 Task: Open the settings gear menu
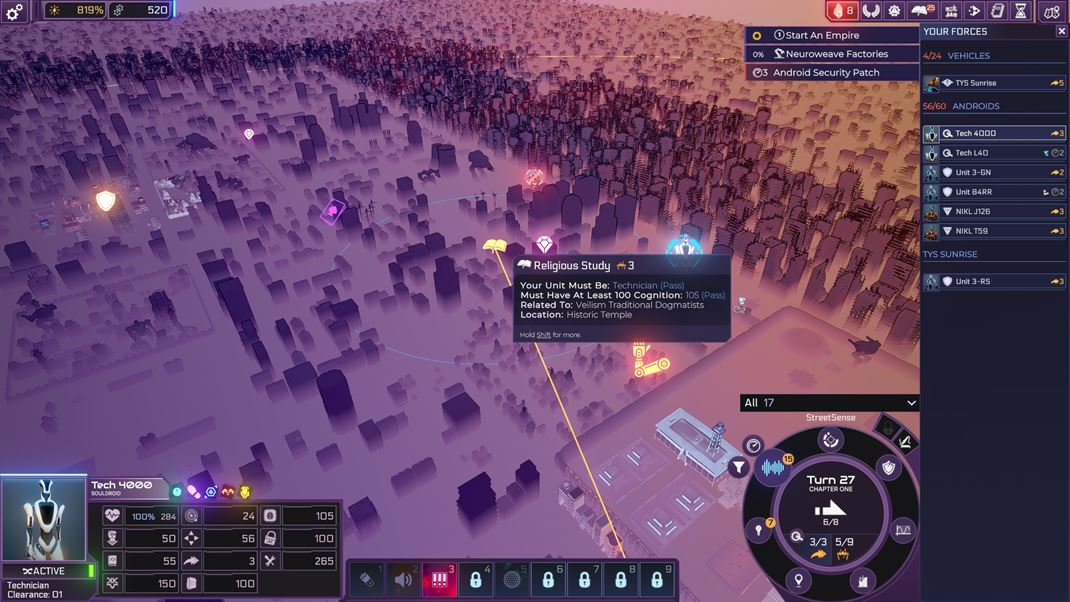(15, 11)
